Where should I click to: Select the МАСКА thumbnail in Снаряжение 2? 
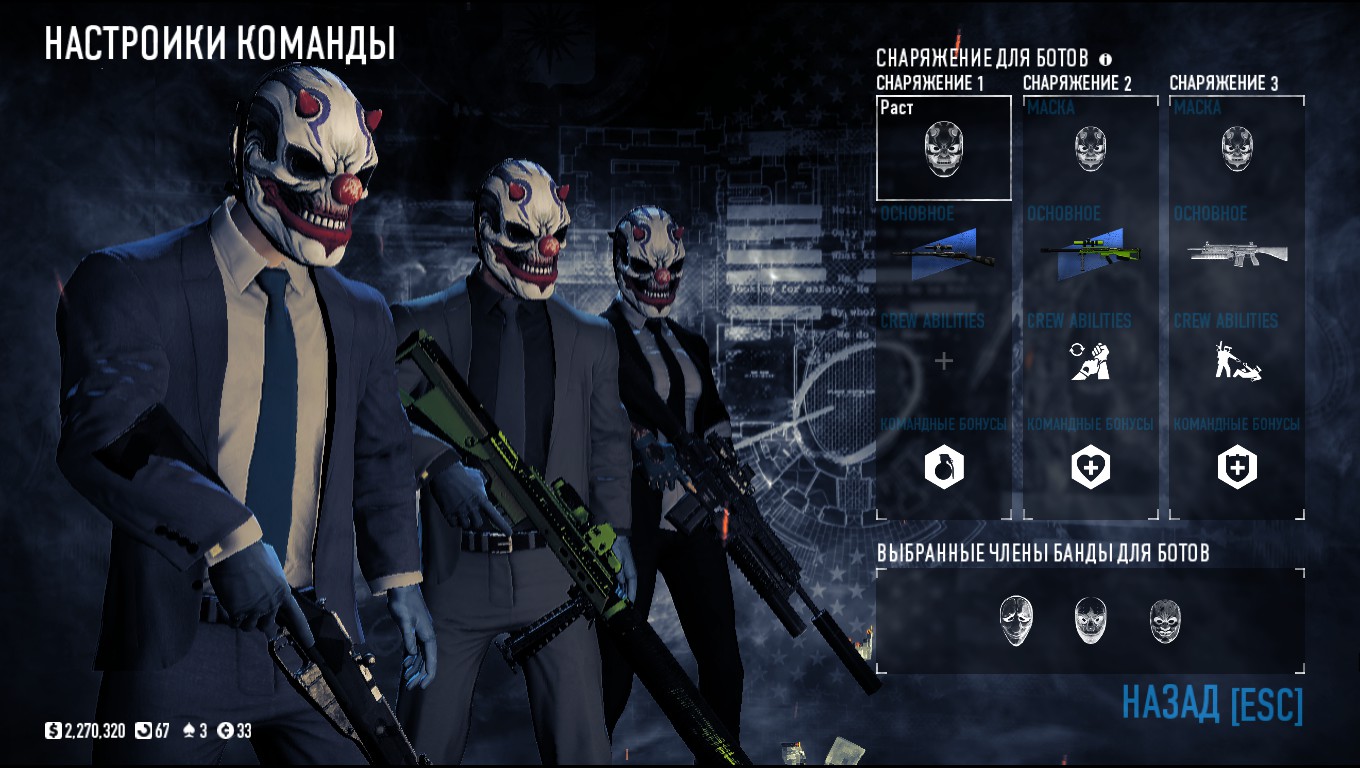pyautogui.click(x=1089, y=146)
